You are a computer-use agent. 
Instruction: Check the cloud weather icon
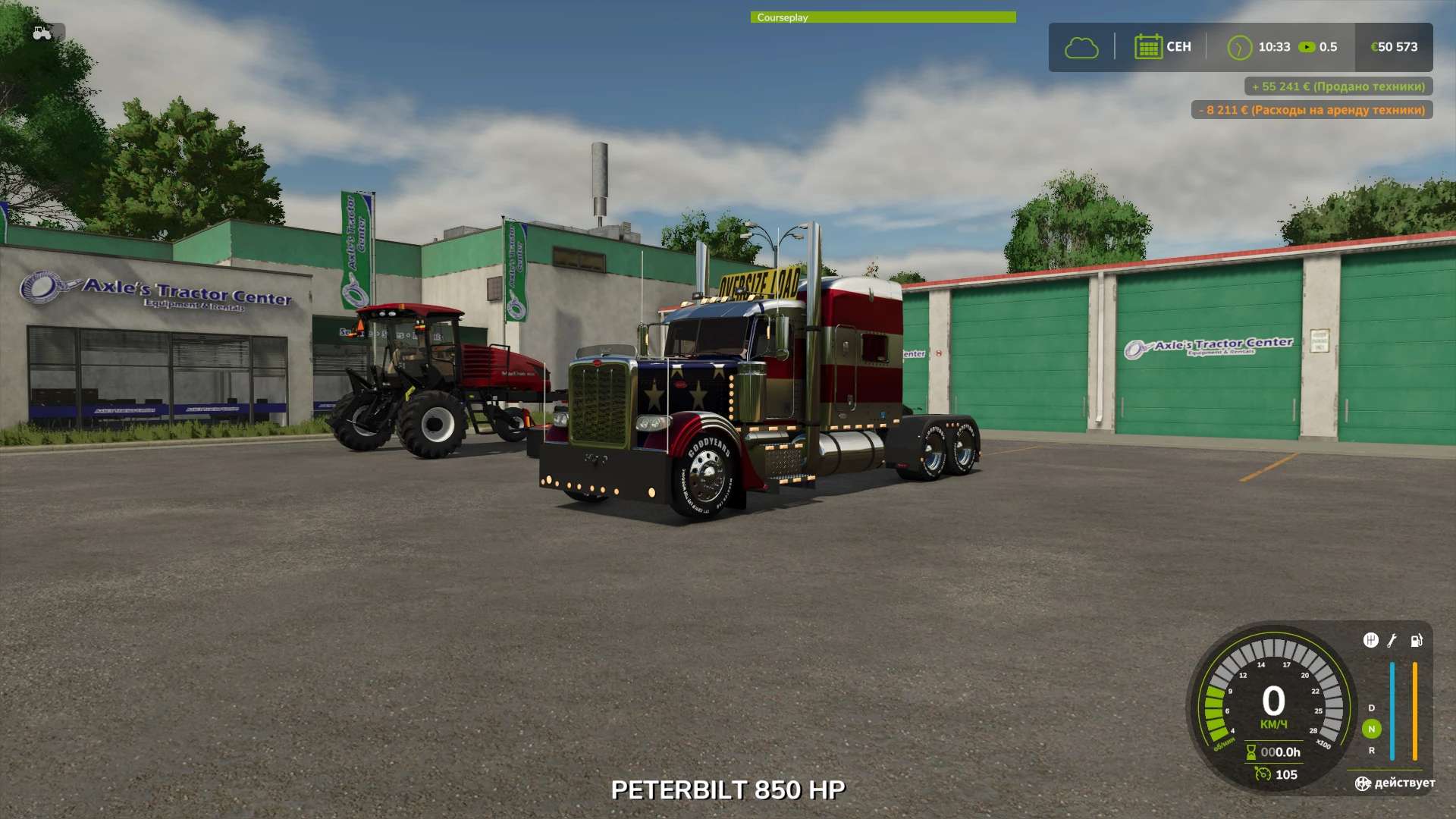[1081, 48]
